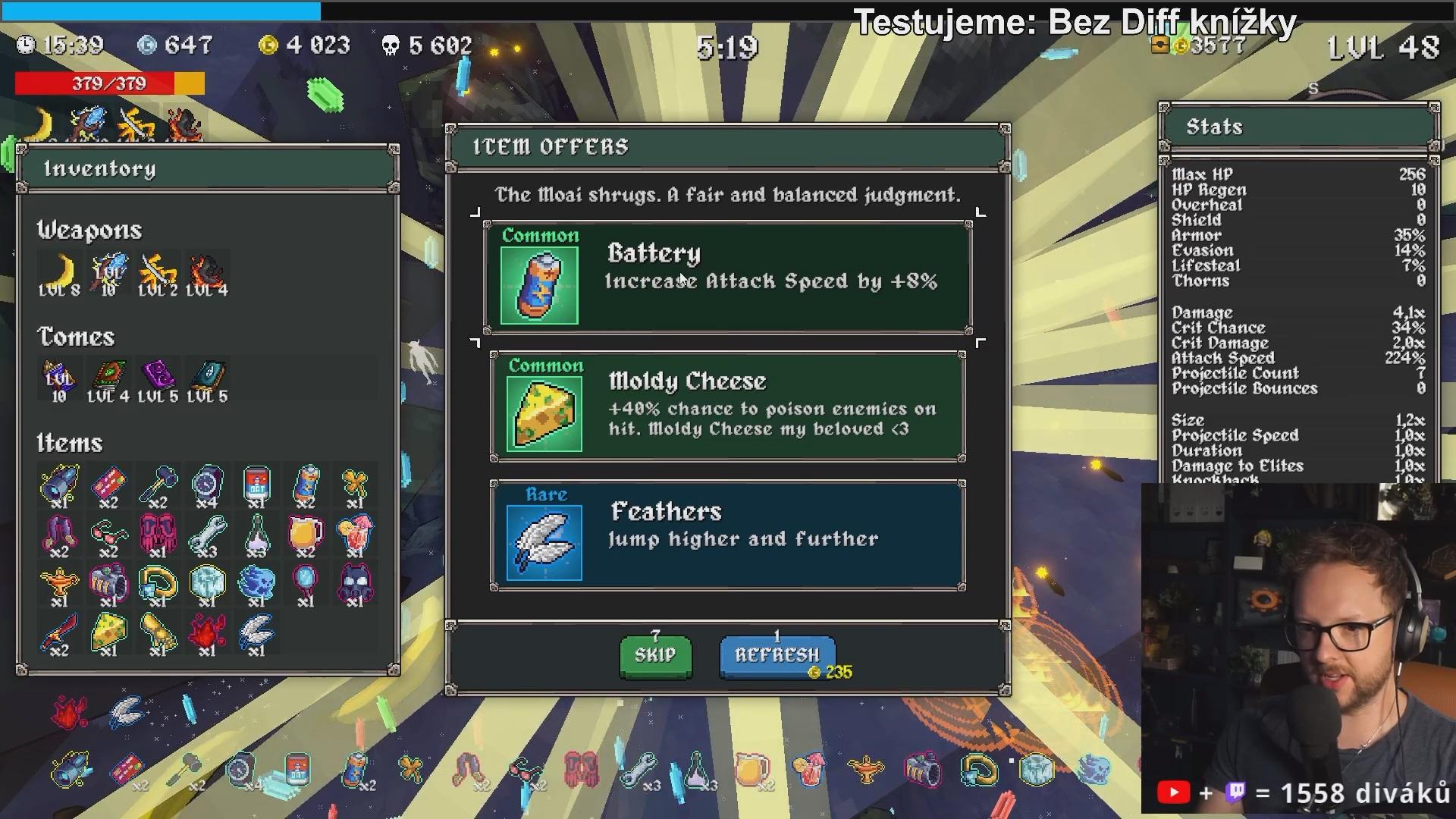Image resolution: width=1456 pixels, height=819 pixels.
Task: Choose the Battery item offer
Action: [x=727, y=277]
